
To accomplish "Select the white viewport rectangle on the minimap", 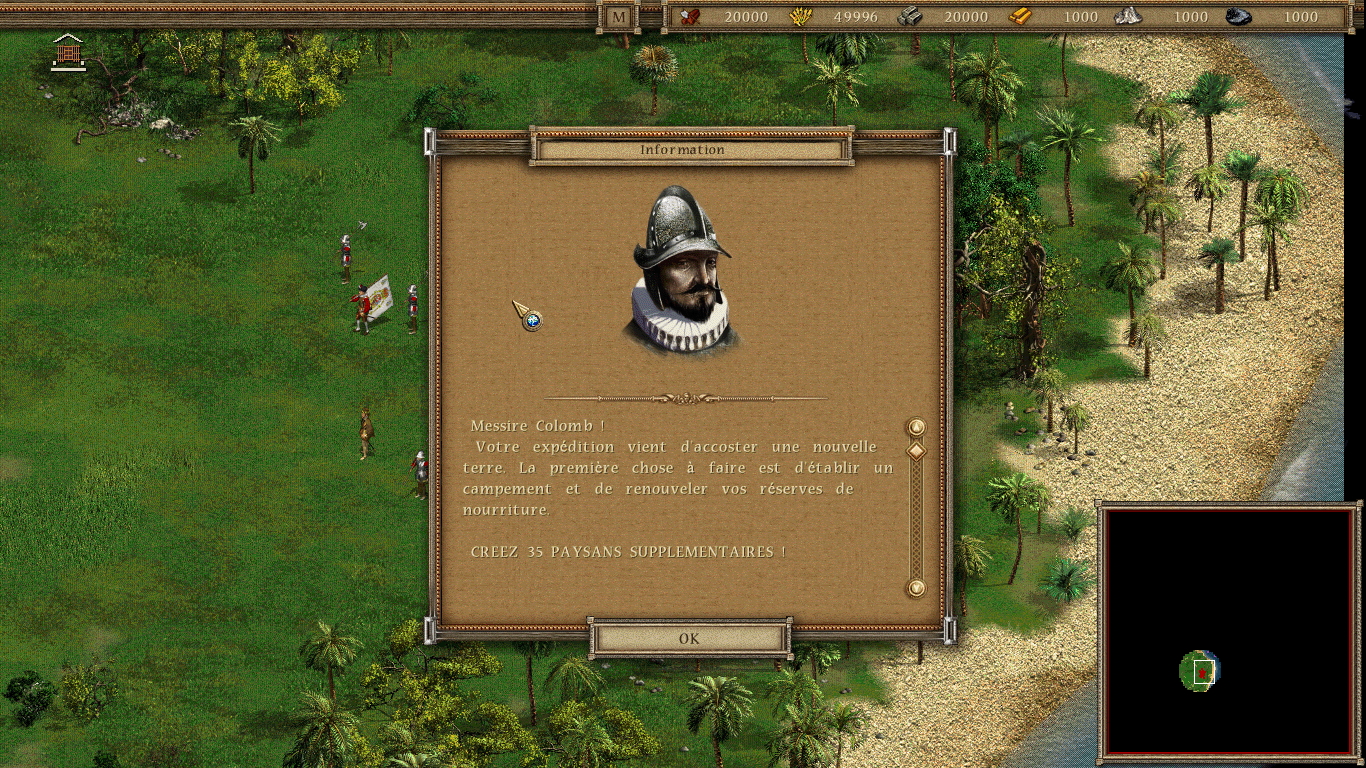I will 1203,673.
